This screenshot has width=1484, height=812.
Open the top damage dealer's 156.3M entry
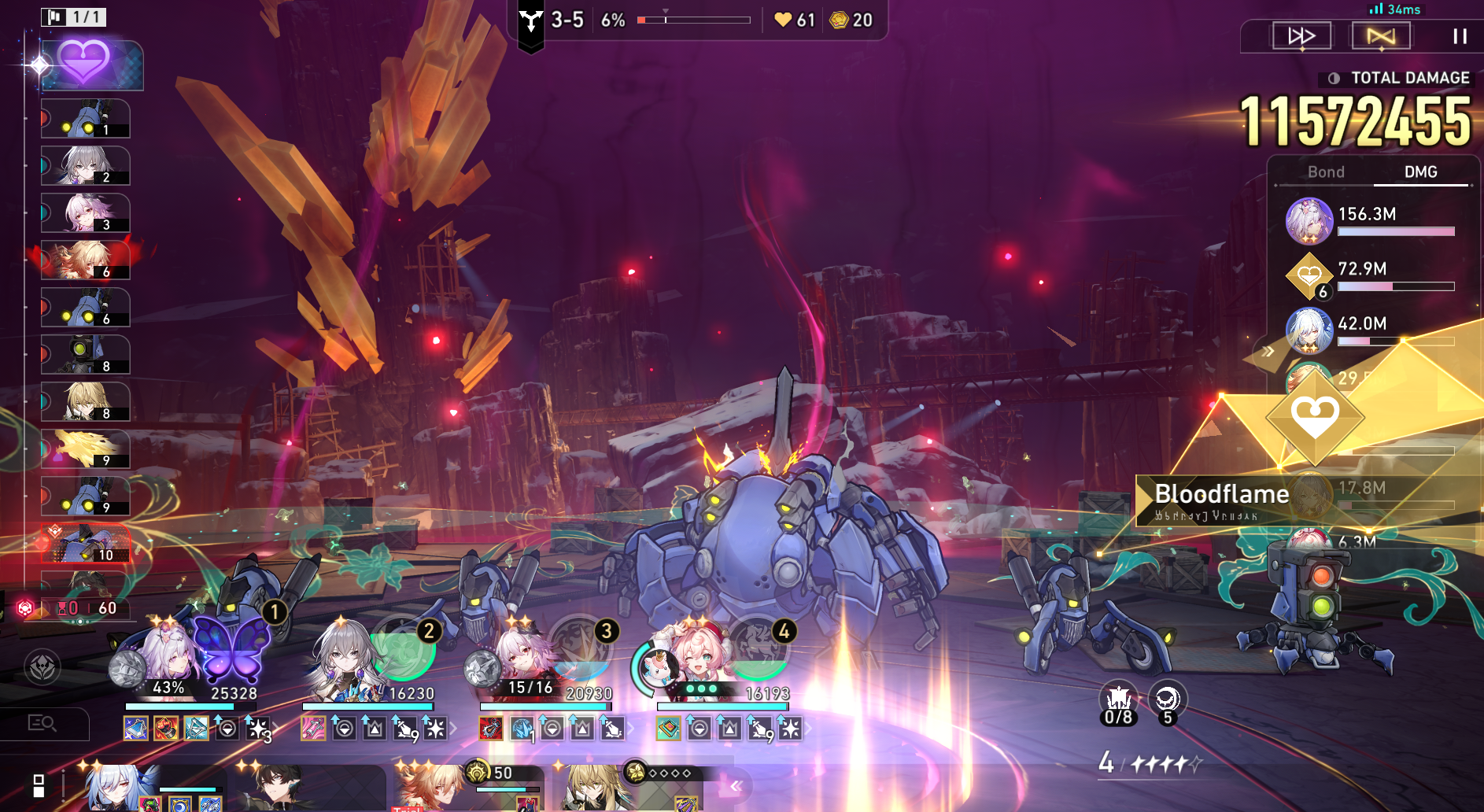pyautogui.click(x=1369, y=221)
